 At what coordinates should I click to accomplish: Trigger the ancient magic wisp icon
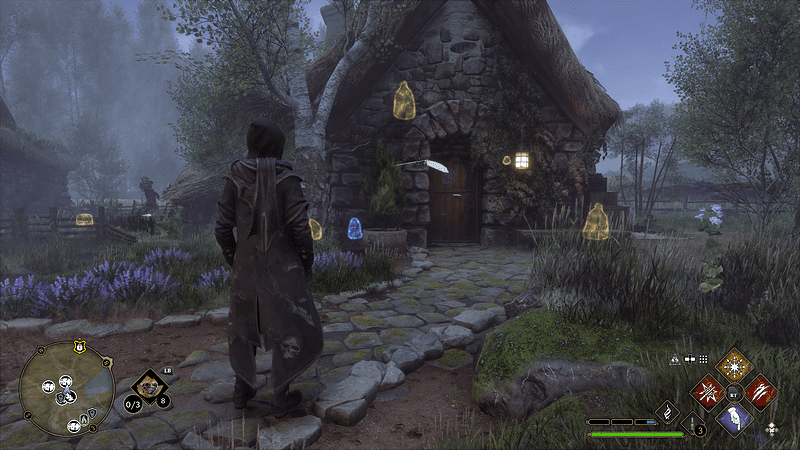point(666,411)
